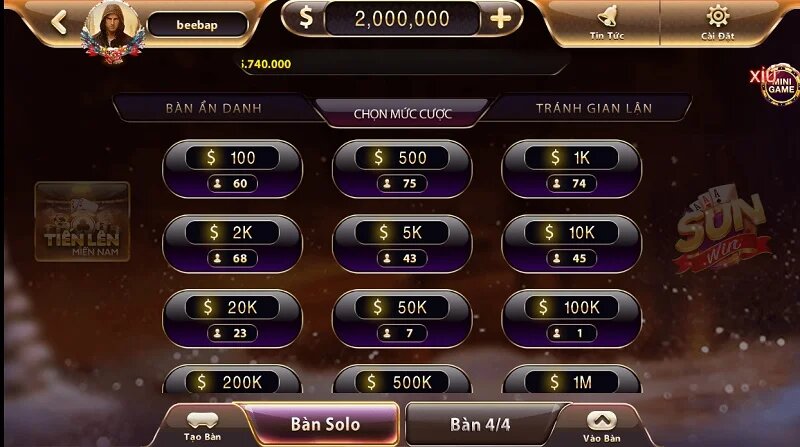Enter a table with Vào Bàn

pyautogui.click(x=601, y=426)
